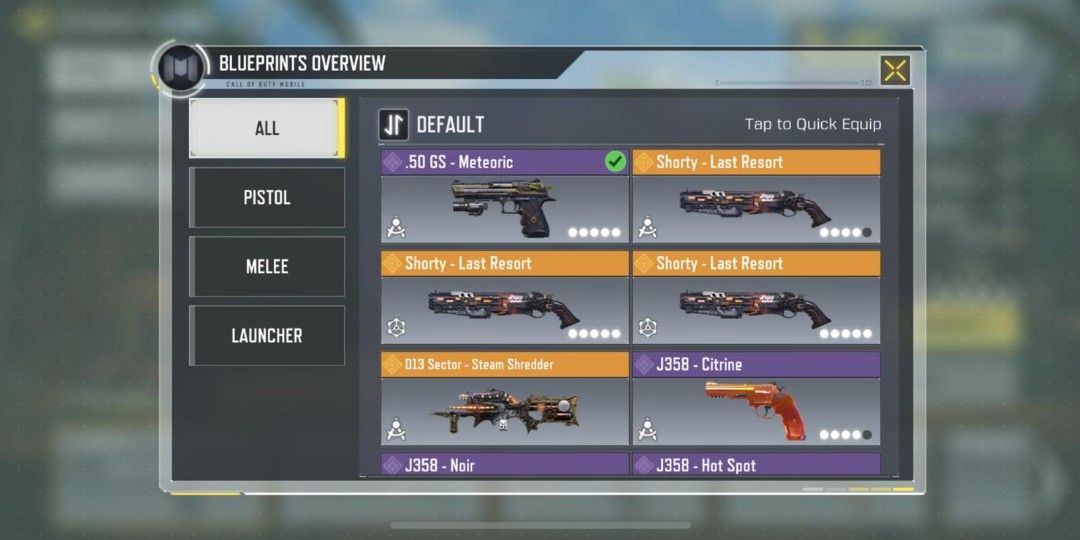Switch to the PISTOL category
The height and width of the screenshot is (540, 1080).
[267, 197]
